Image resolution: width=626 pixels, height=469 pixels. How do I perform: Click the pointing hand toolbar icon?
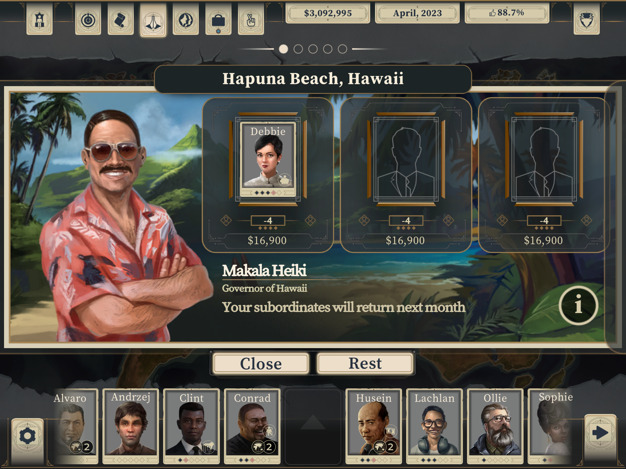[250, 19]
